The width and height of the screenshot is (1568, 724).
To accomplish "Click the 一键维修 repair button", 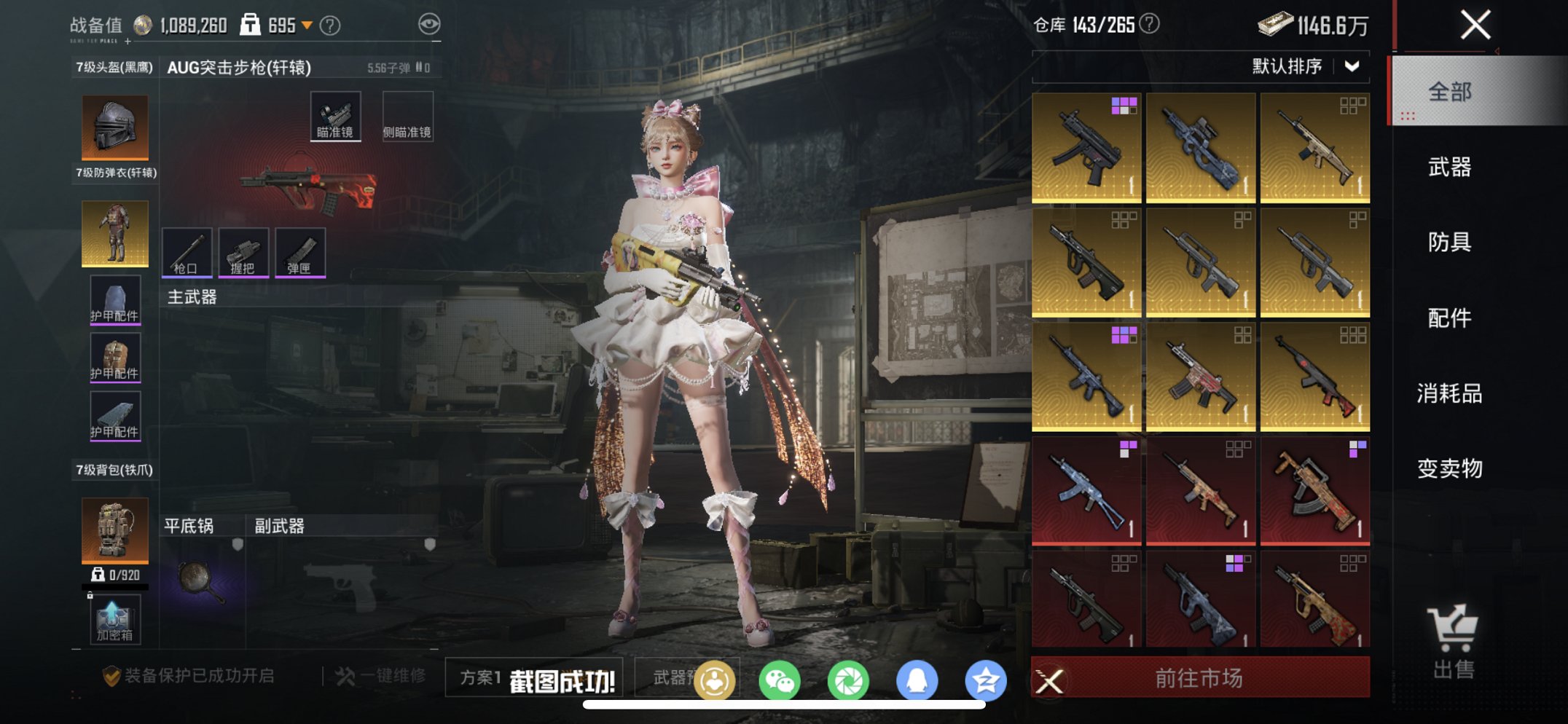I will (x=381, y=676).
